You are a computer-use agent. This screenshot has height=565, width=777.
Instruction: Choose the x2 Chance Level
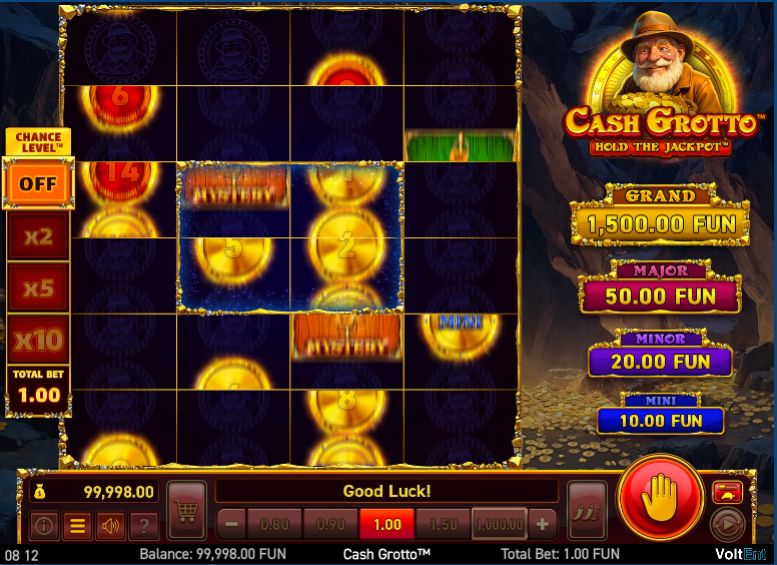[x=38, y=236]
